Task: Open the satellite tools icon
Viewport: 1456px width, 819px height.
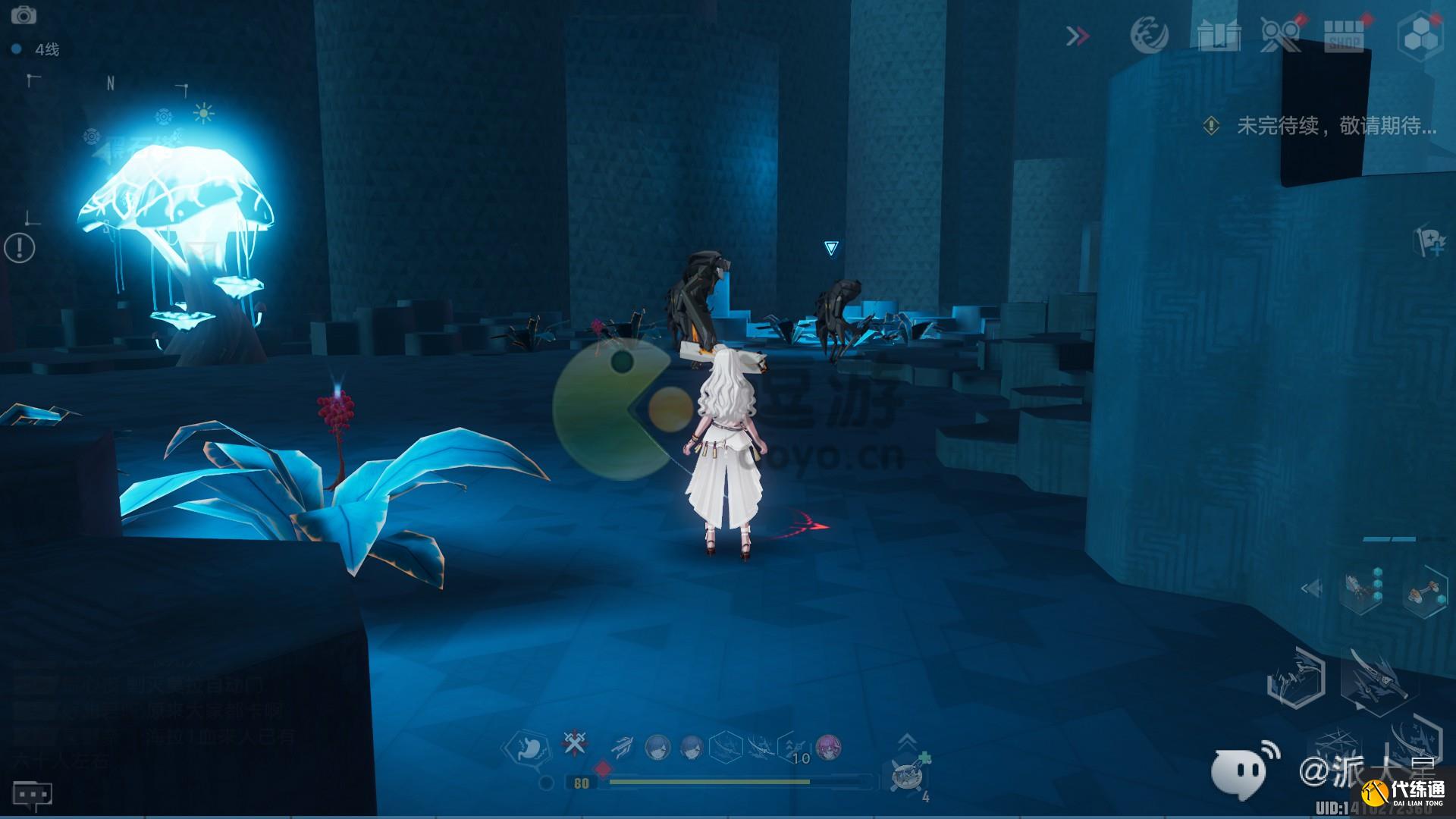Action: 1280,35
